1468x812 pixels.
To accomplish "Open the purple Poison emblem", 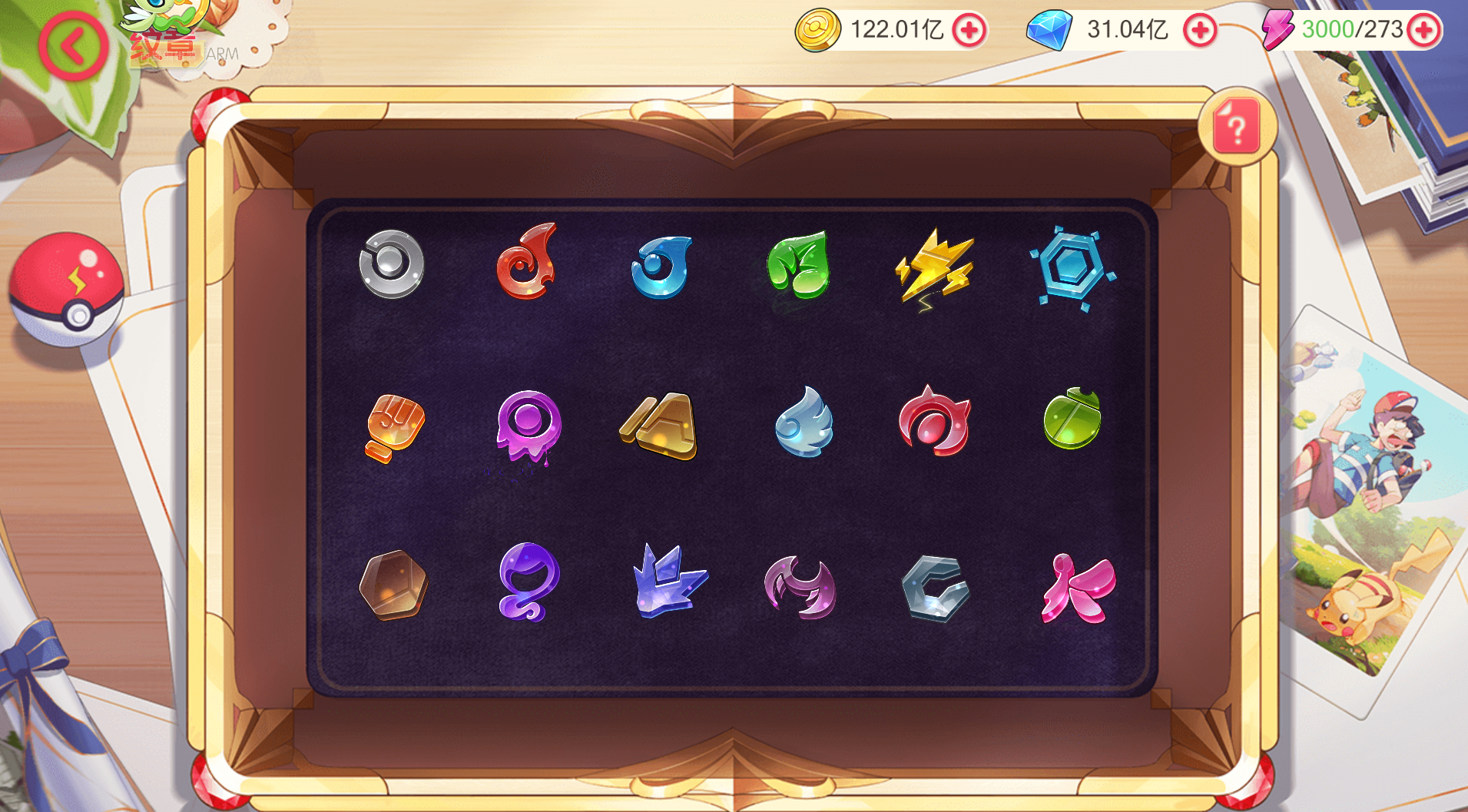I will pyautogui.click(x=529, y=426).
